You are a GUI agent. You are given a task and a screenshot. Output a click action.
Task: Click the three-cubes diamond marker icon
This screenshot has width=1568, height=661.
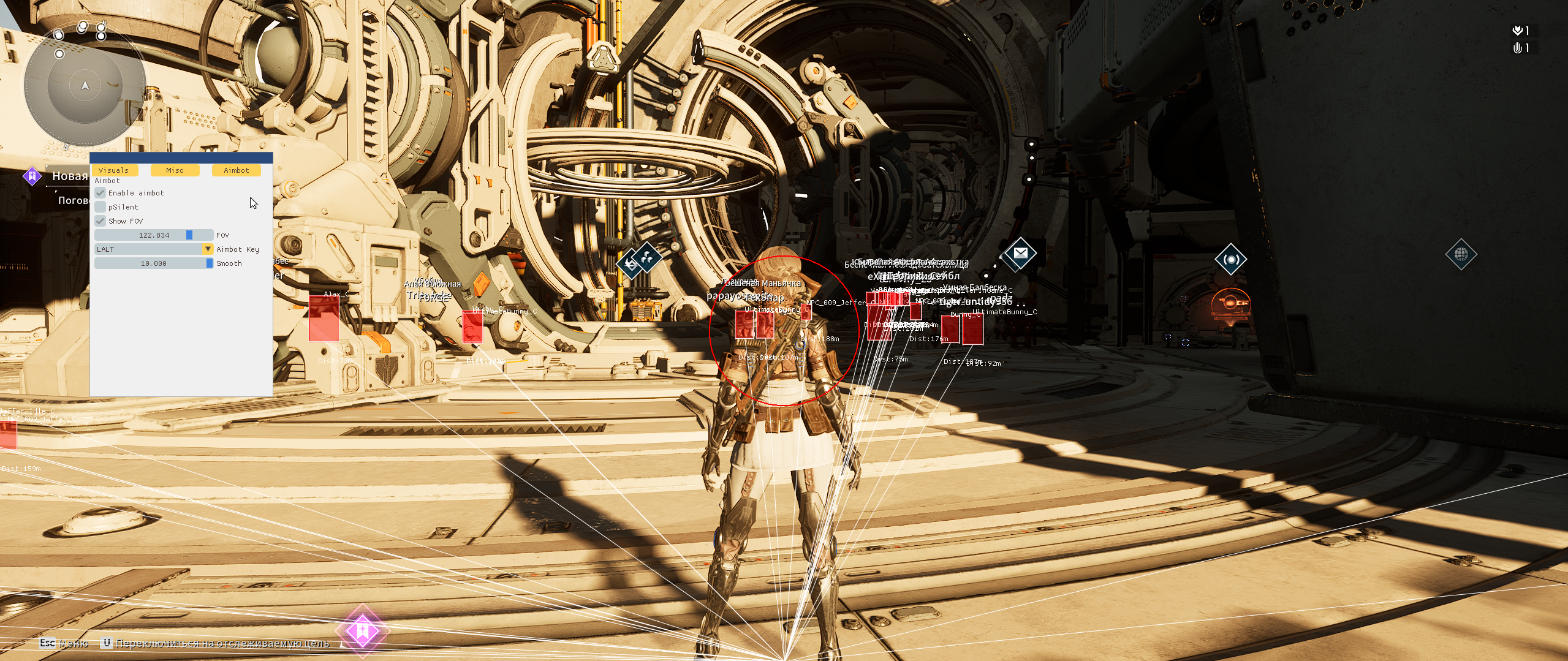tap(646, 258)
